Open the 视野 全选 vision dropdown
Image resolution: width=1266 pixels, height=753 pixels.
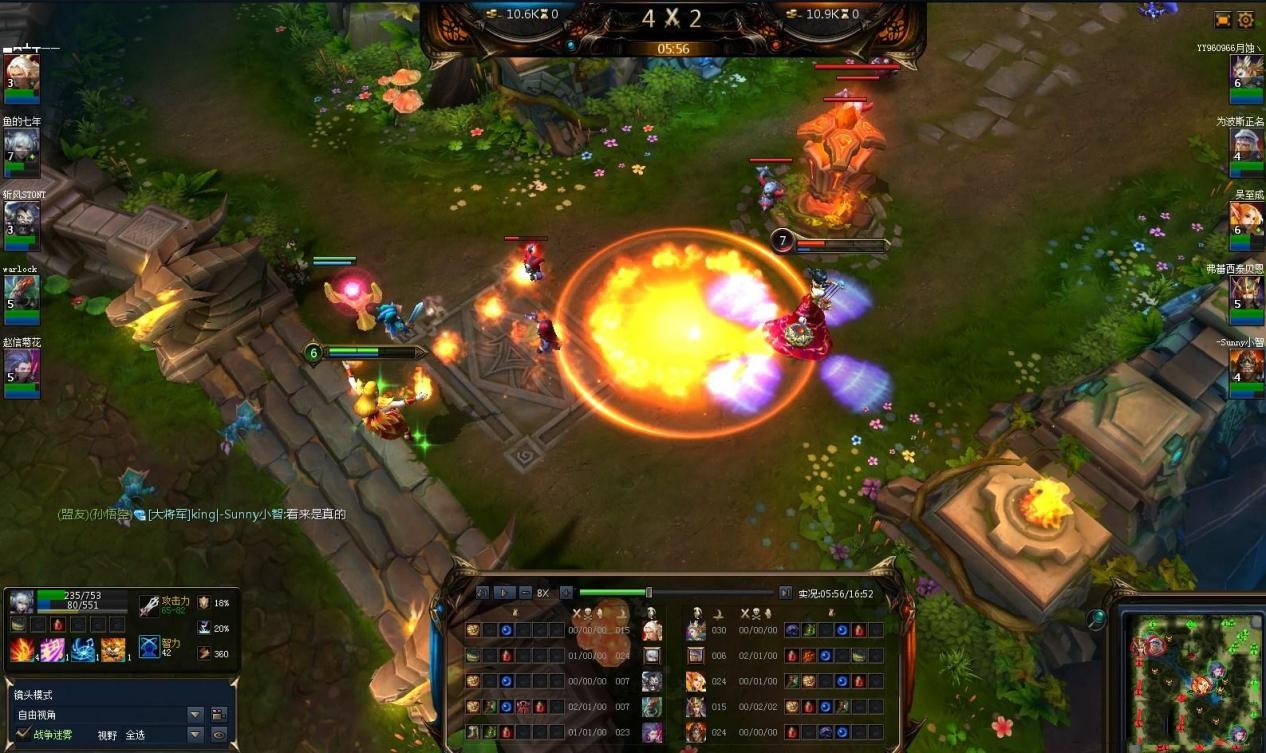(195, 735)
